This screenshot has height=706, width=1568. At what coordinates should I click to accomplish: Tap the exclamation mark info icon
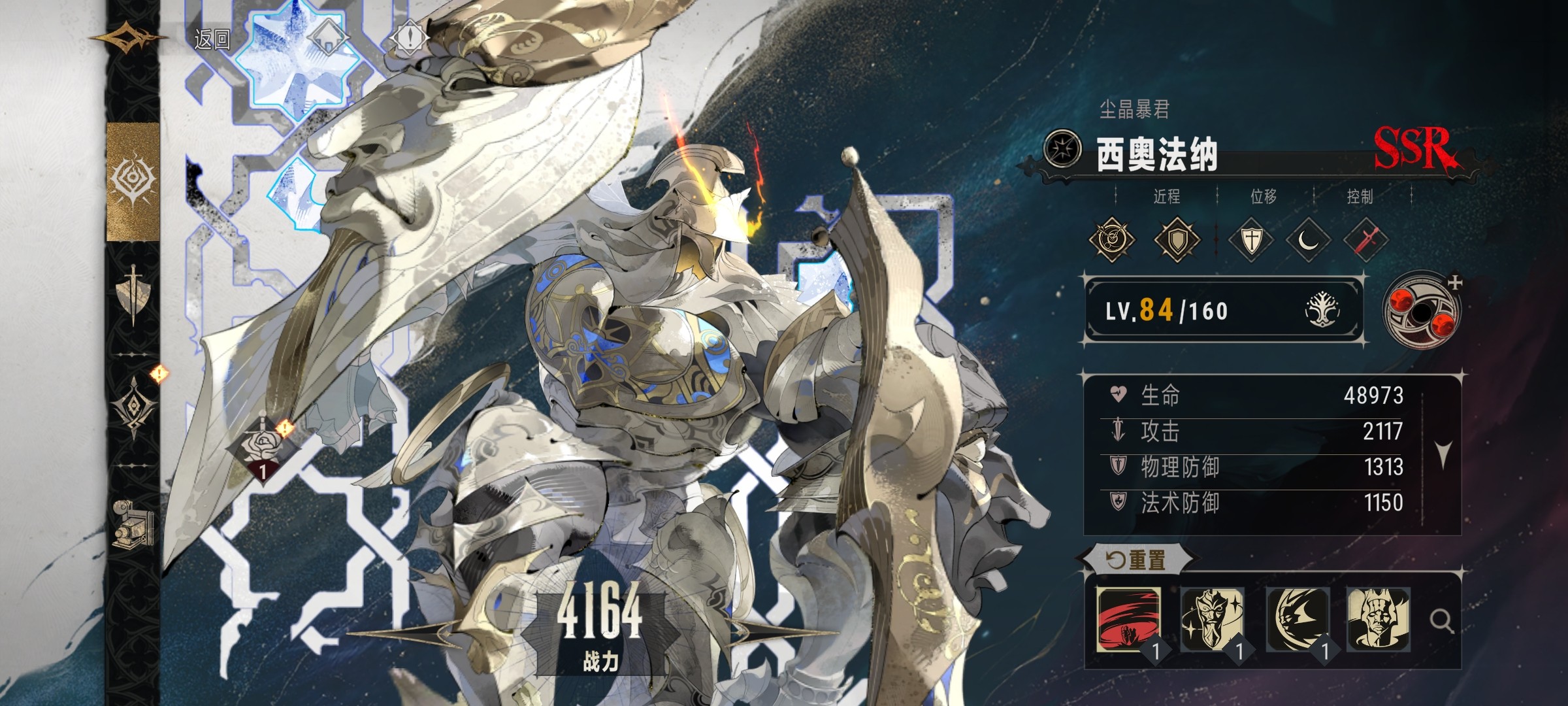click(410, 38)
